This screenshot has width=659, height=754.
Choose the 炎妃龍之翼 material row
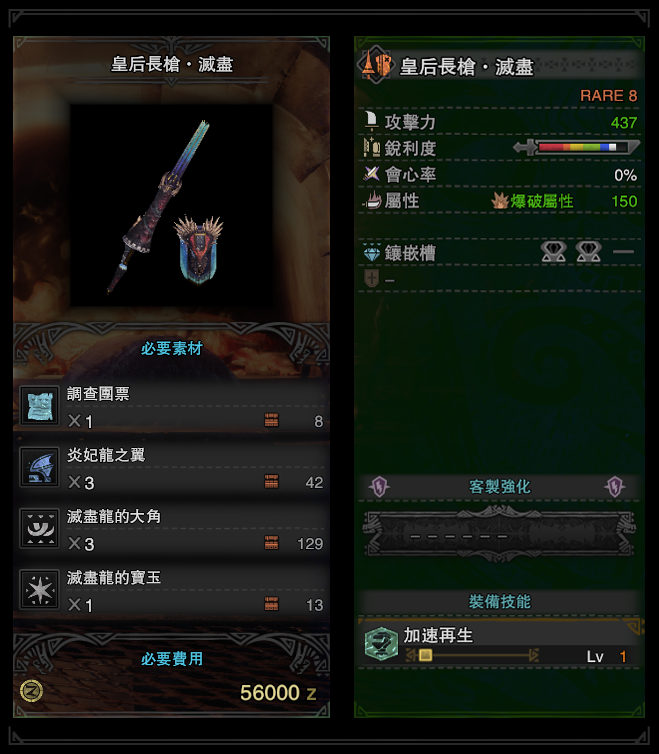pyautogui.click(x=172, y=468)
